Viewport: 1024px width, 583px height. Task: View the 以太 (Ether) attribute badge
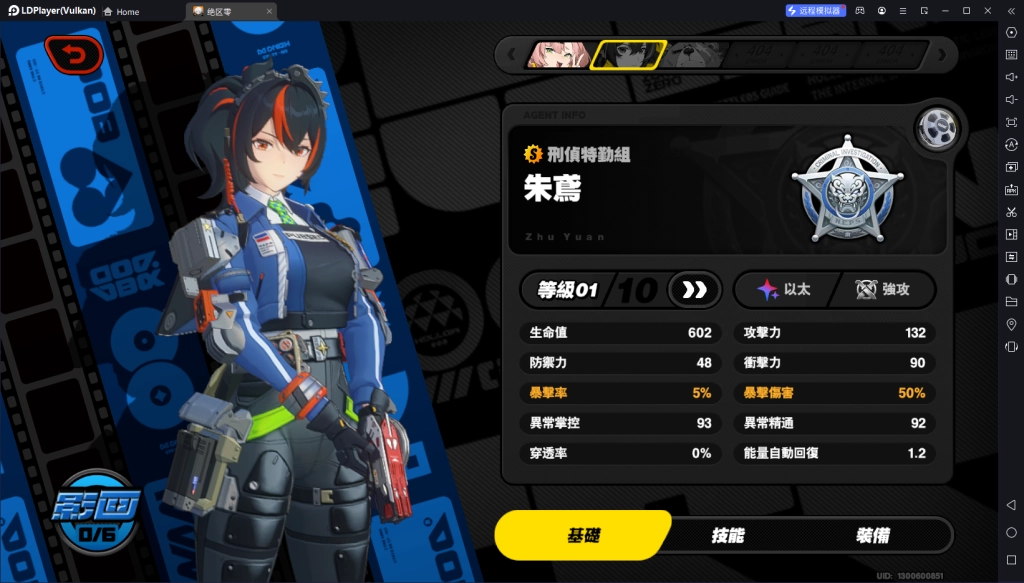click(x=783, y=290)
